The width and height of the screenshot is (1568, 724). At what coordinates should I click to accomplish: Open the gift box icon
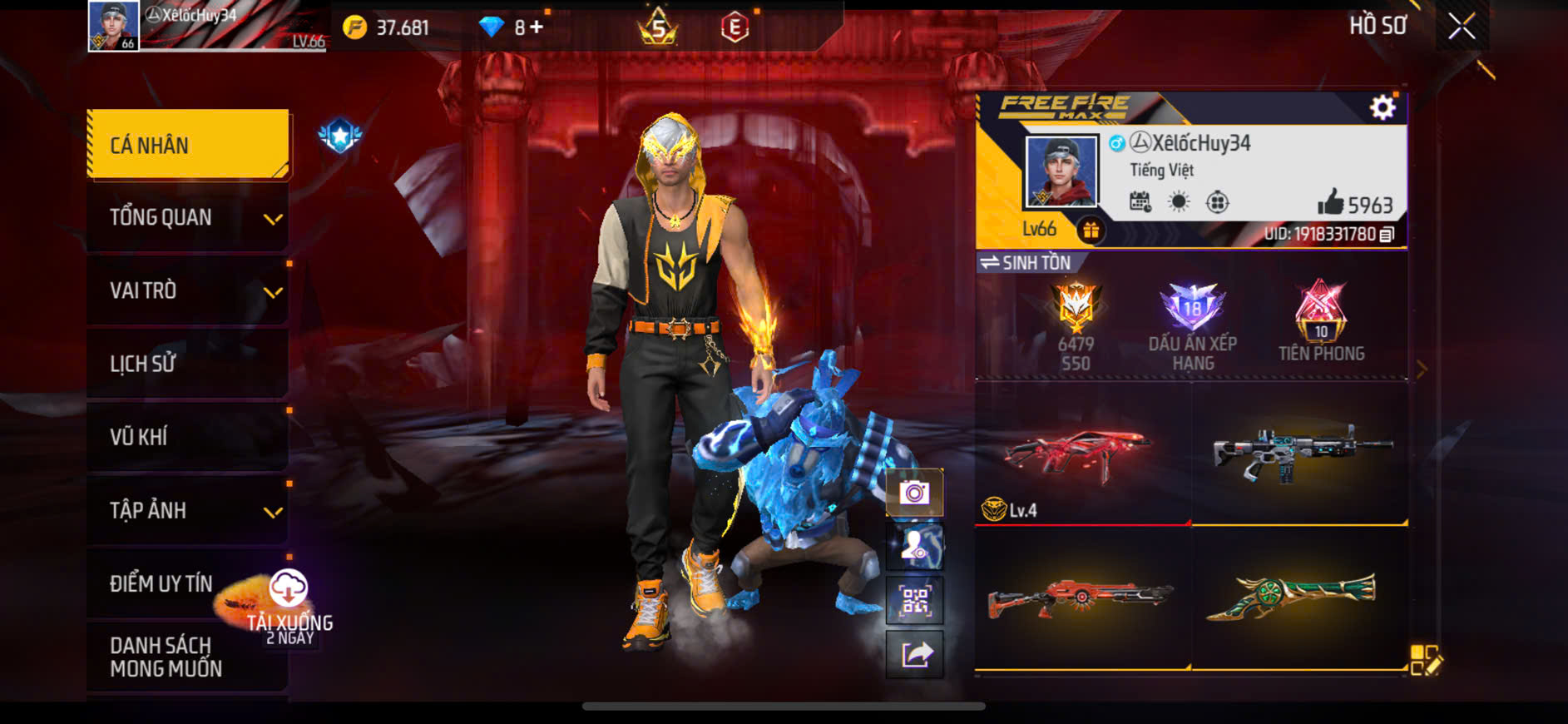click(x=1091, y=230)
